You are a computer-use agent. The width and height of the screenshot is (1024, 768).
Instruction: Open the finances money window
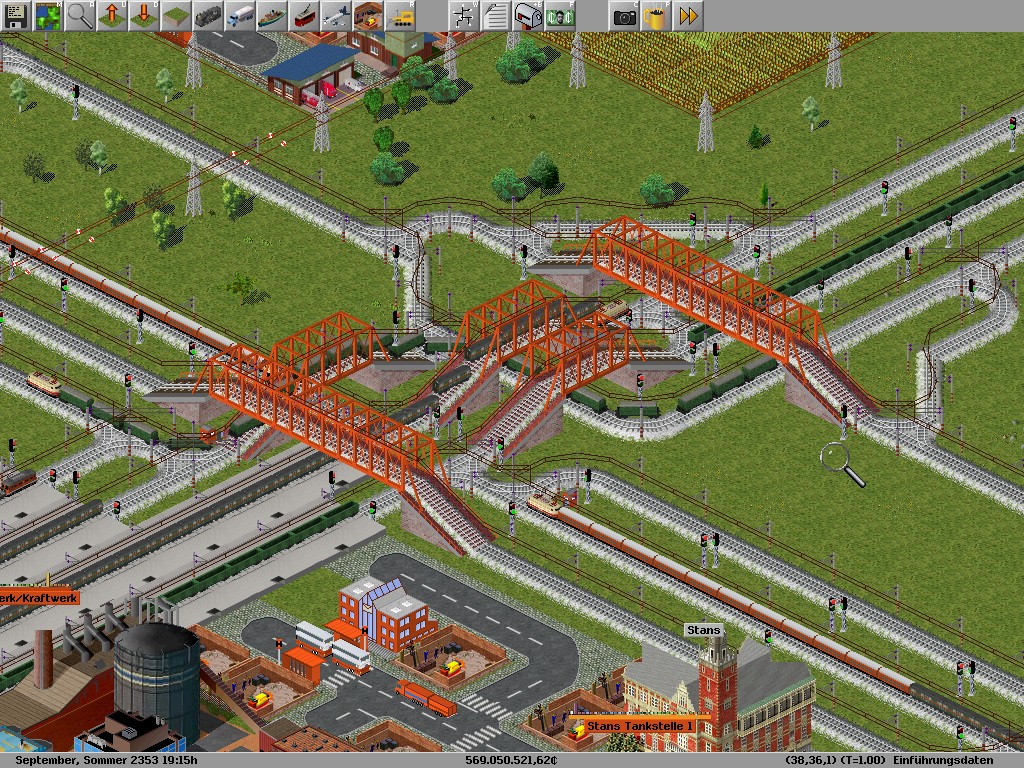coord(560,16)
